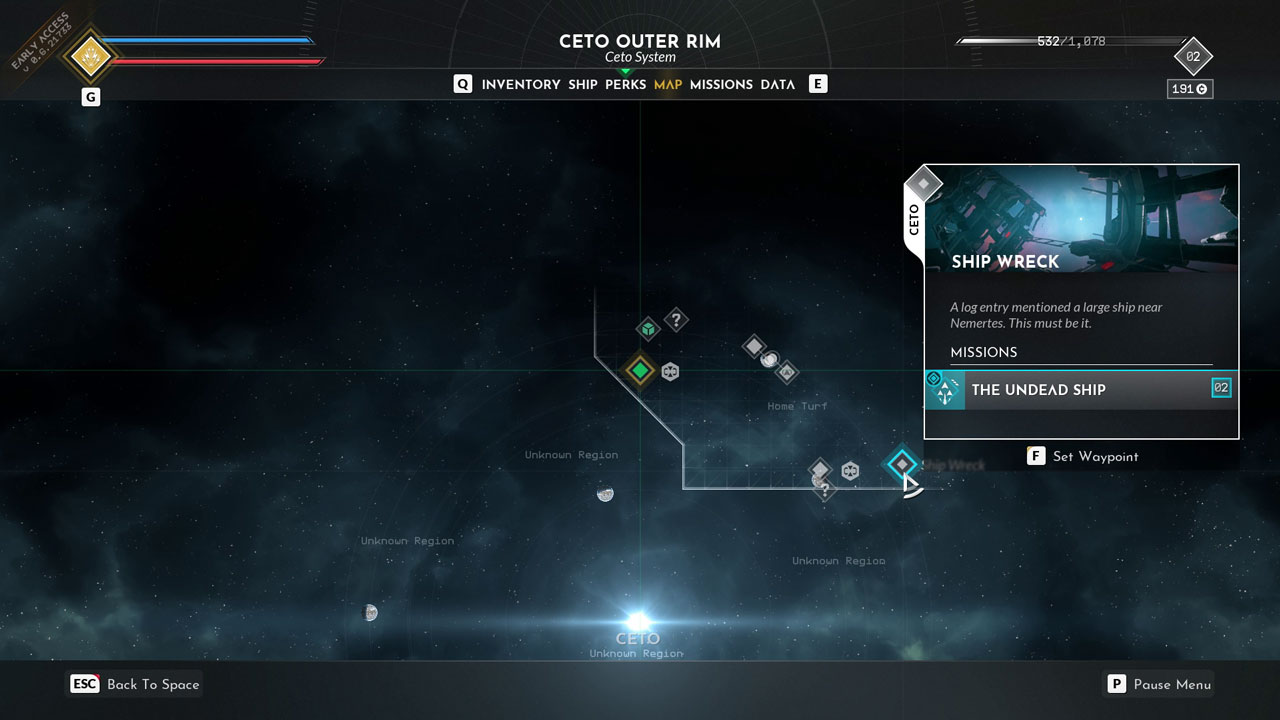This screenshot has height=720, width=1280.
Task: Open the Inventory tab
Action: (x=520, y=85)
